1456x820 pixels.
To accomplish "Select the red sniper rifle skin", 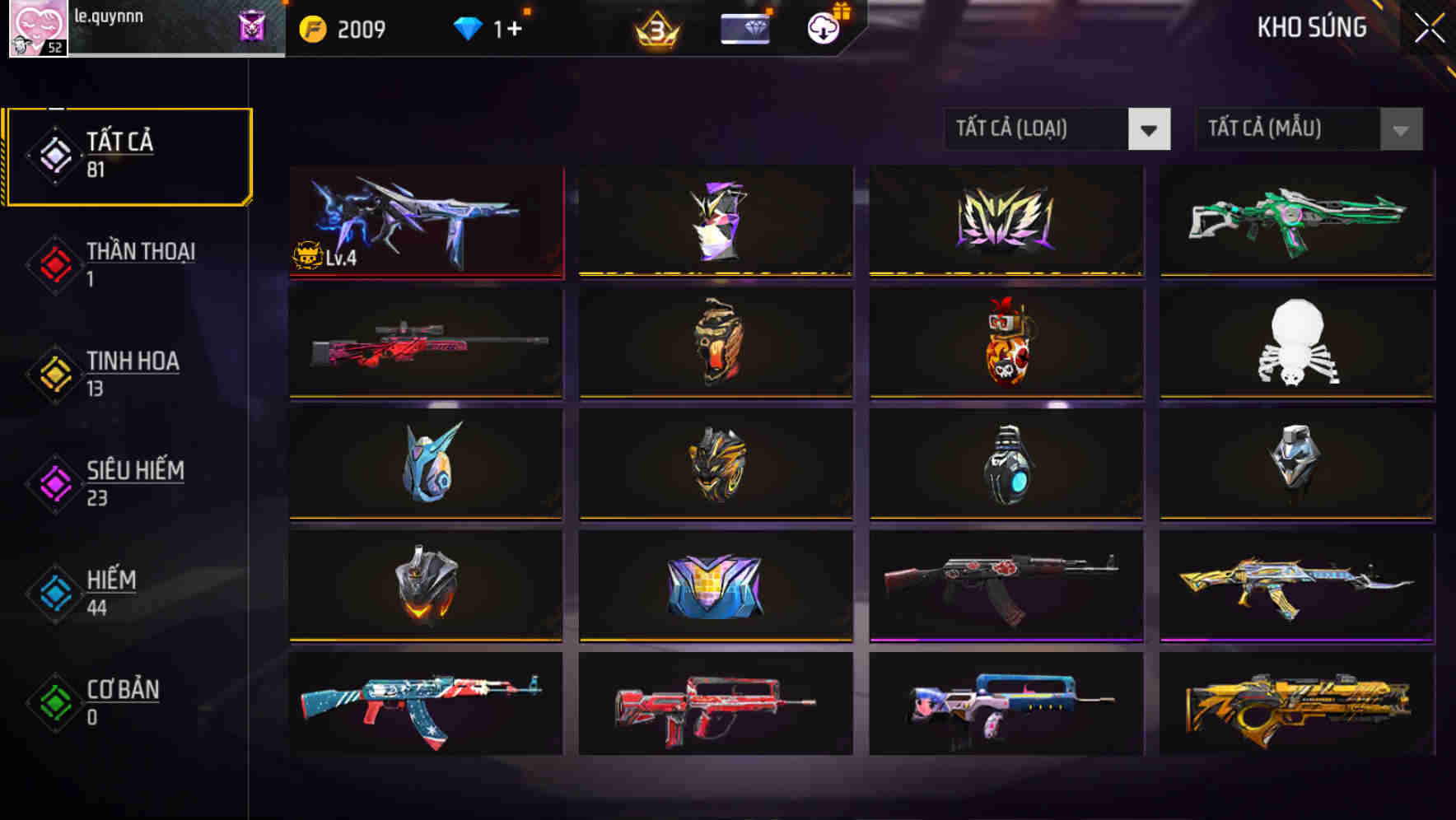I will tap(425, 342).
